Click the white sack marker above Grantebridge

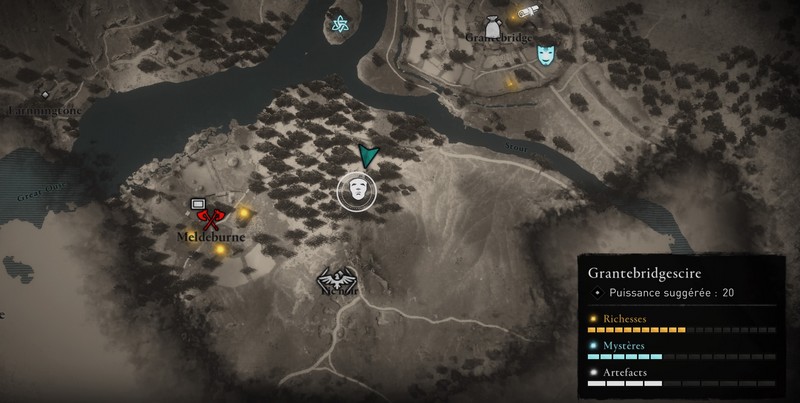click(493, 25)
